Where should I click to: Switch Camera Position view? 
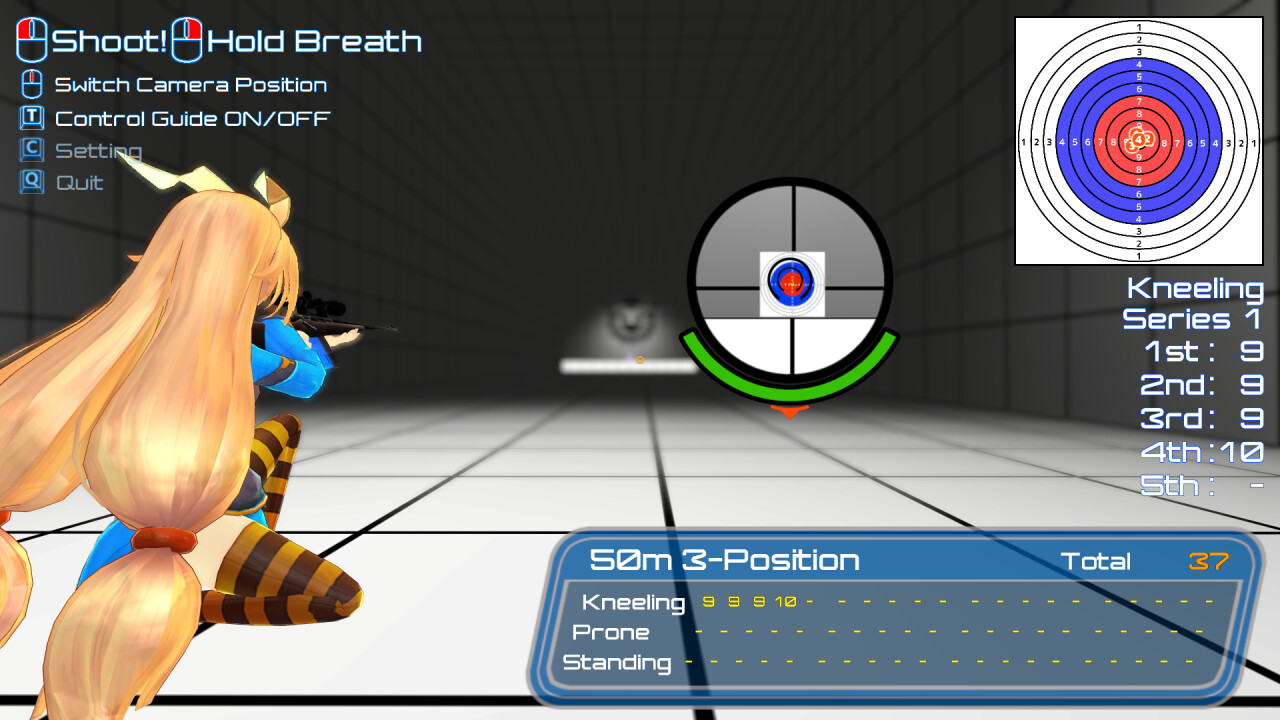click(x=190, y=84)
